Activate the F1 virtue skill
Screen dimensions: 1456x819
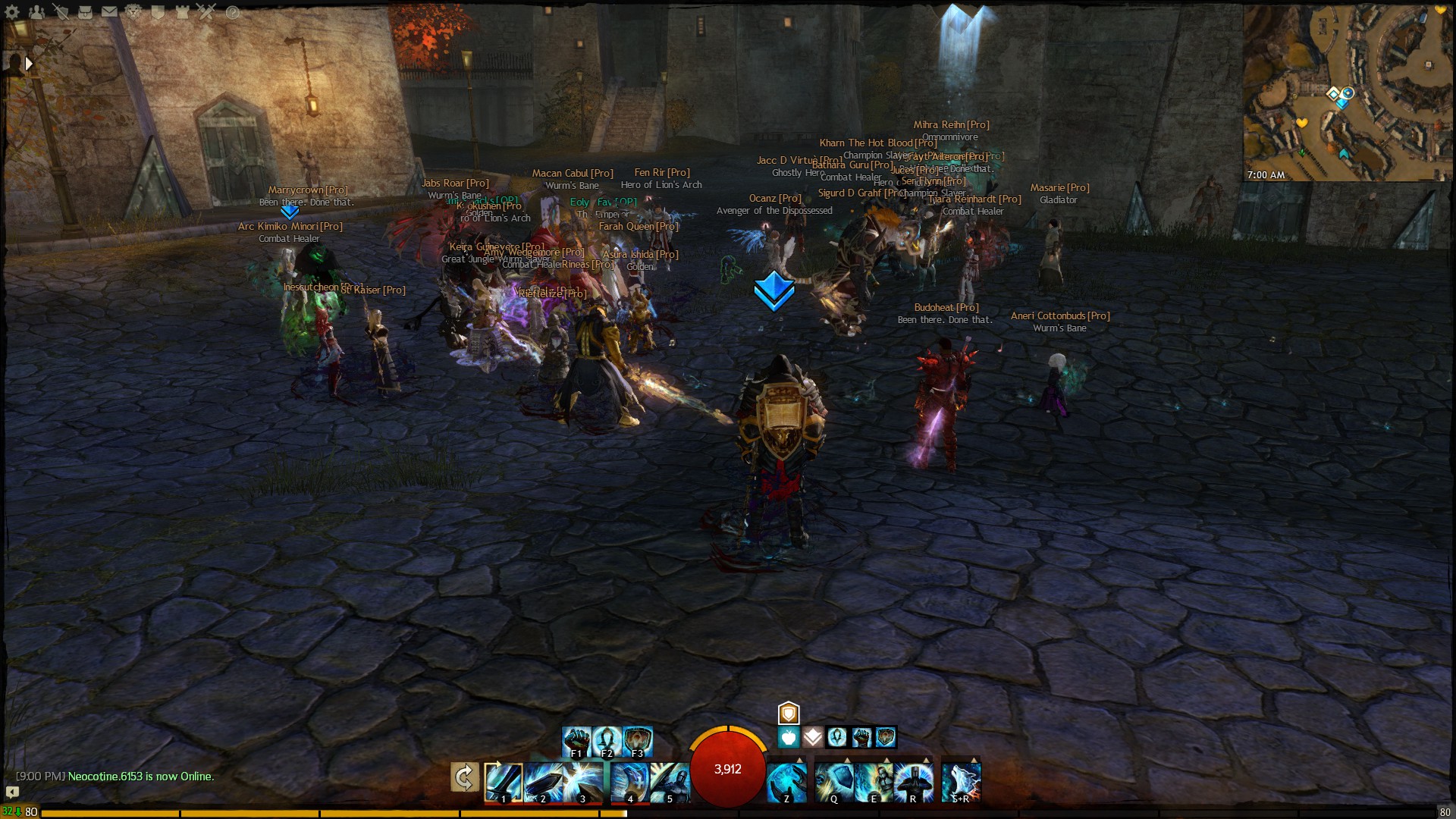point(576,739)
